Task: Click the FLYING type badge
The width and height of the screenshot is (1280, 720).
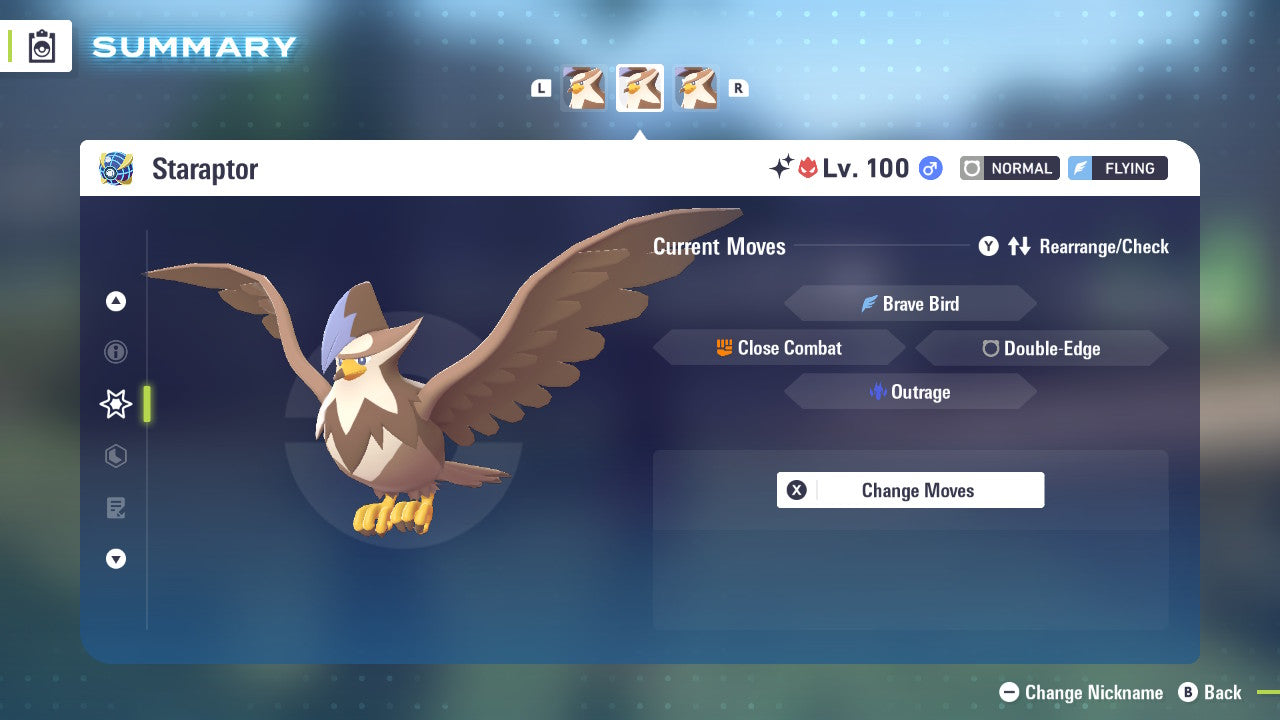Action: coord(1117,168)
